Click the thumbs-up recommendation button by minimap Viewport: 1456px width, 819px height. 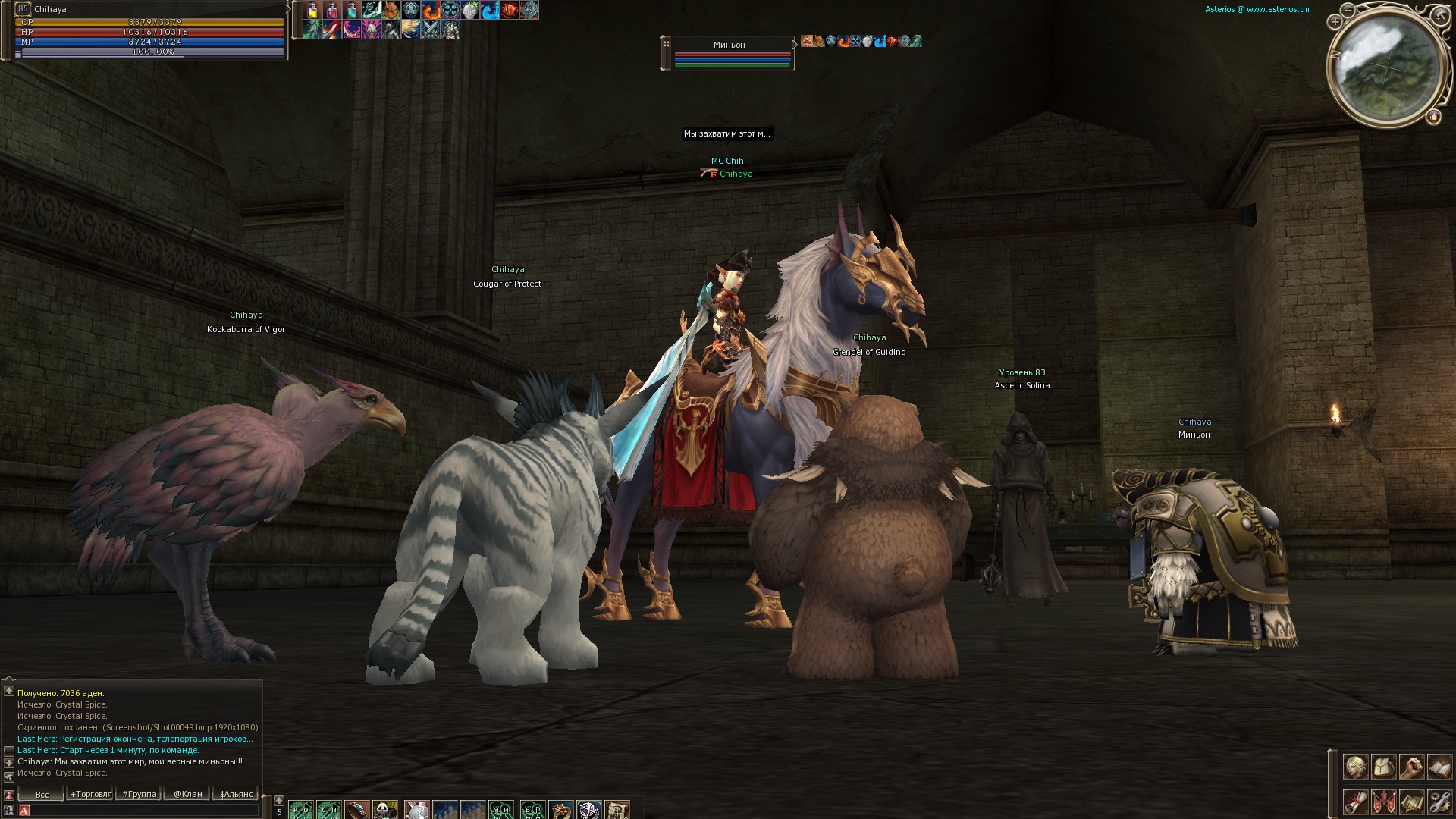point(1434,117)
